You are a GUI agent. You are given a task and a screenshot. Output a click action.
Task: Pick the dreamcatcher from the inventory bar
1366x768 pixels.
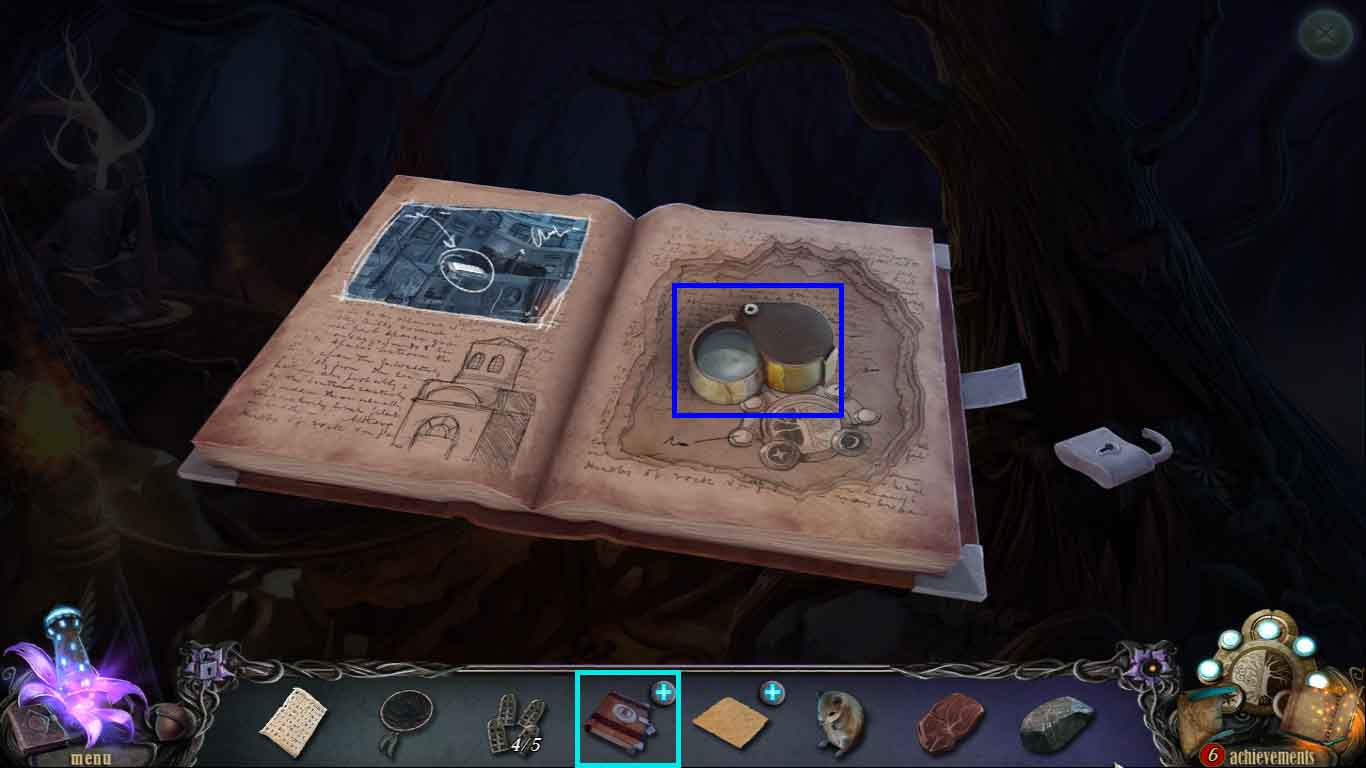(x=405, y=712)
